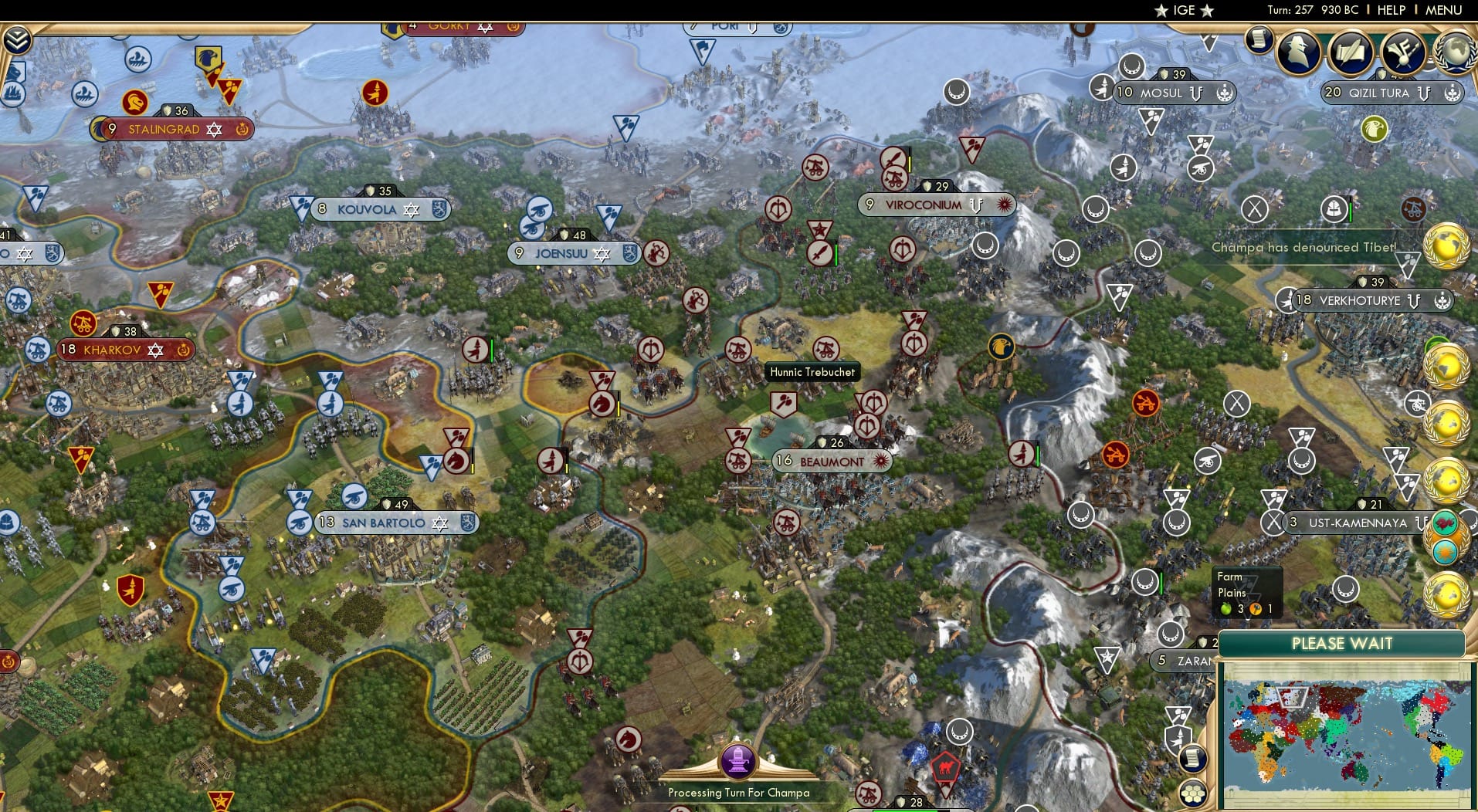The width and height of the screenshot is (1478, 812).
Task: Click the red camel resource icon near bottom
Action: (x=946, y=767)
